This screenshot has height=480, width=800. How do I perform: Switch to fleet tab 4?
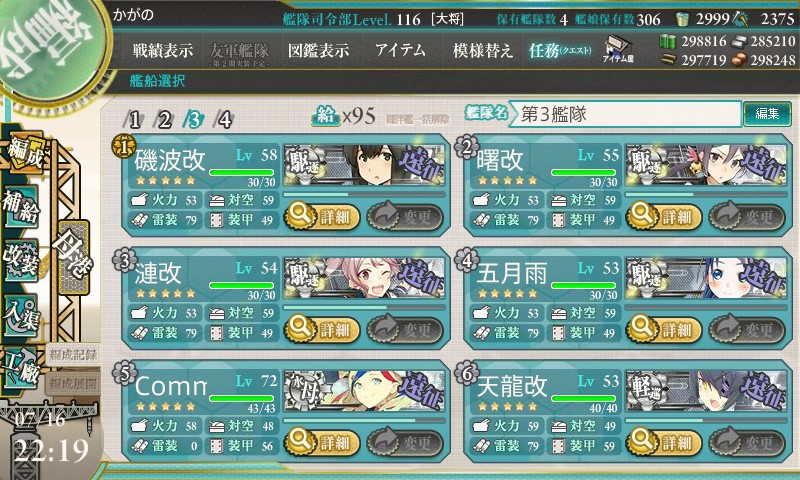[x=226, y=120]
